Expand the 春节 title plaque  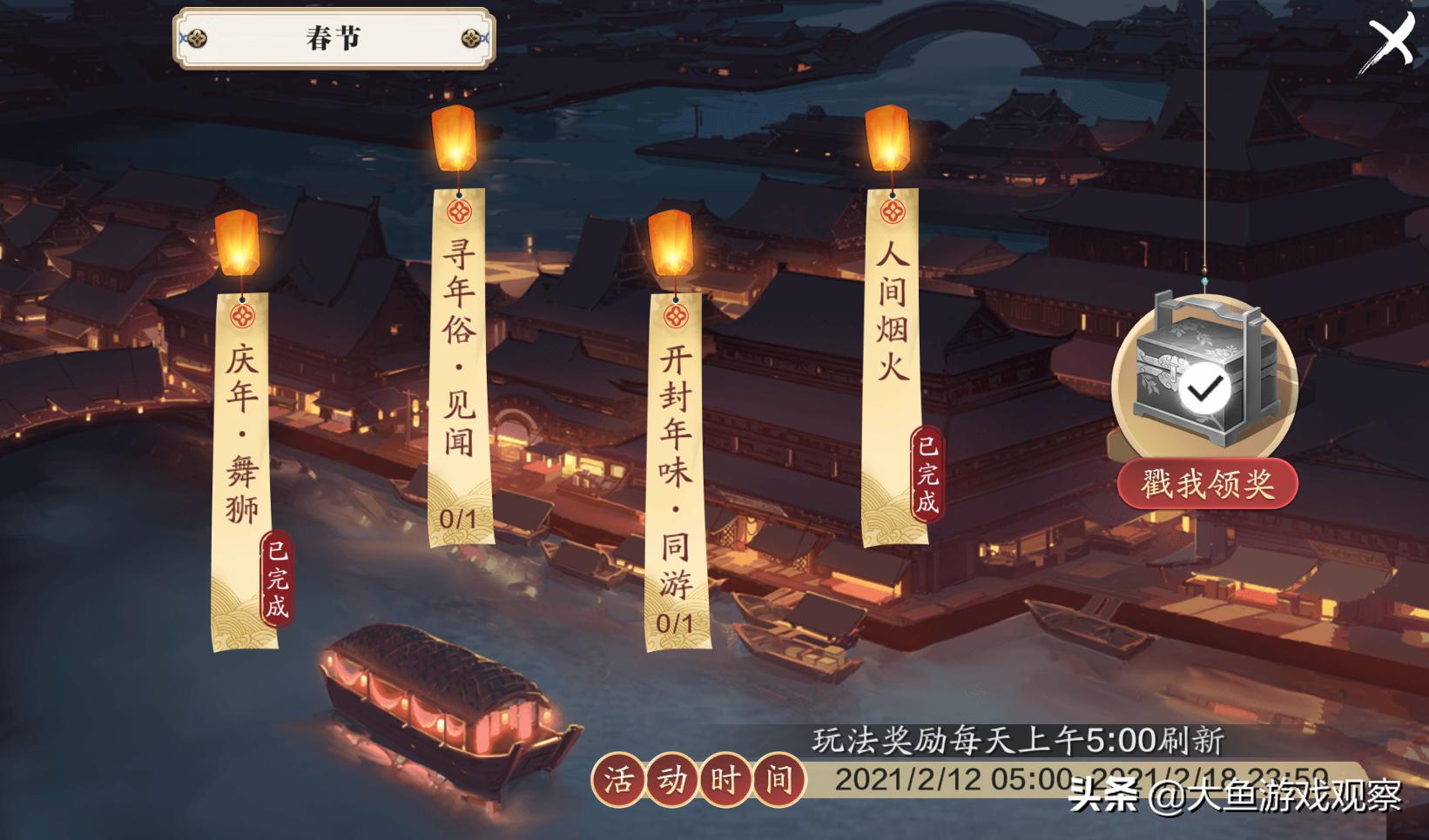pyautogui.click(x=335, y=37)
